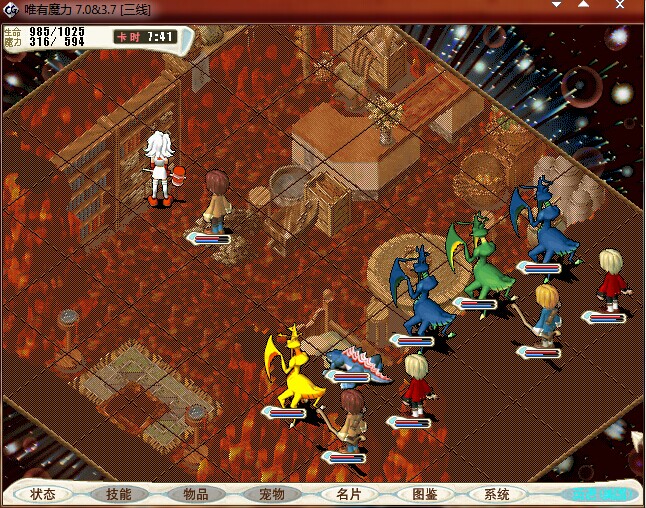The width and height of the screenshot is (646, 508).
Task: Minimize the window with the down-triangle button
Action: click(557, 6)
